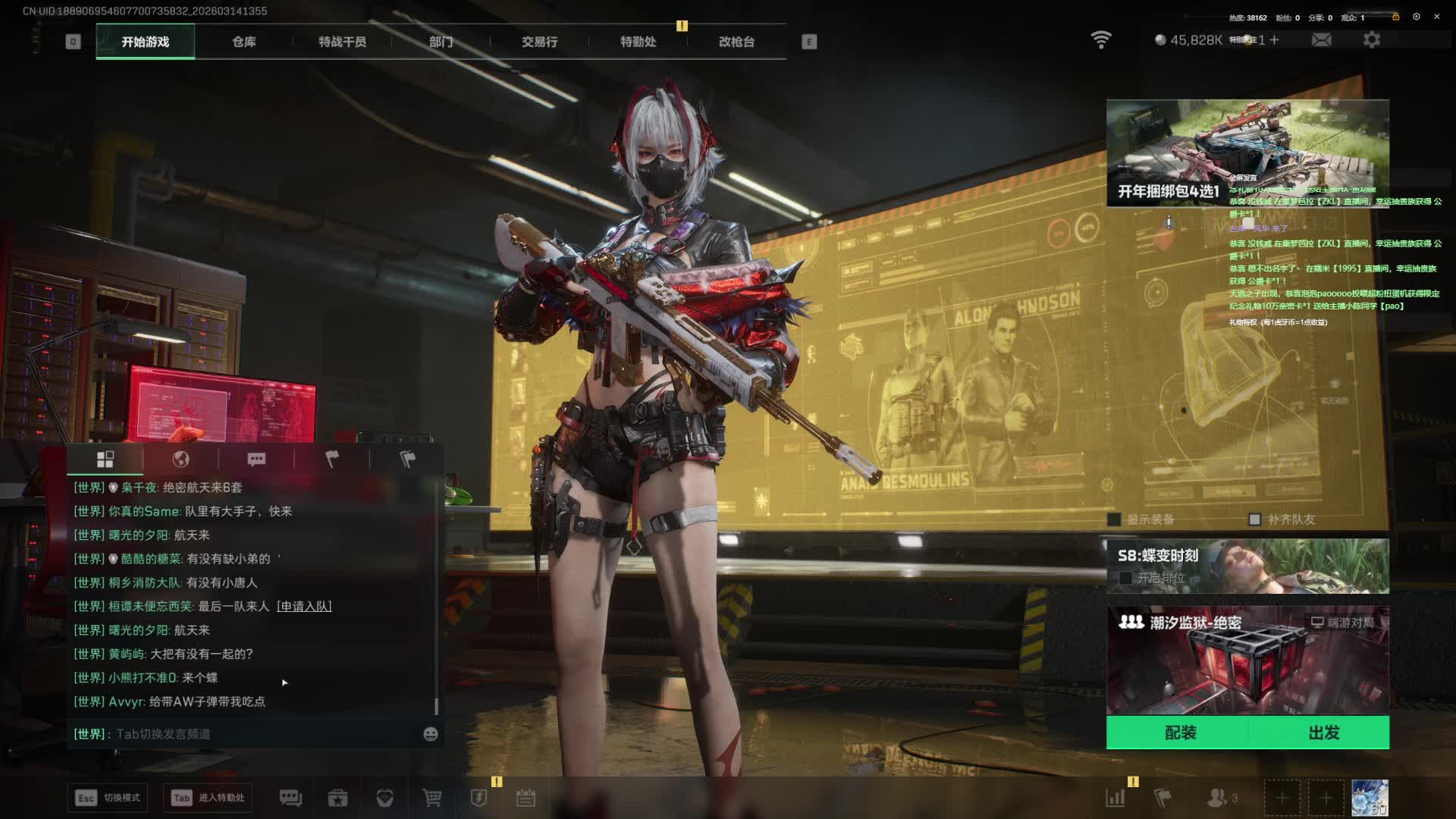Enable the 补齐队友 checkbox
Image resolution: width=1456 pixels, height=819 pixels.
[1254, 519]
